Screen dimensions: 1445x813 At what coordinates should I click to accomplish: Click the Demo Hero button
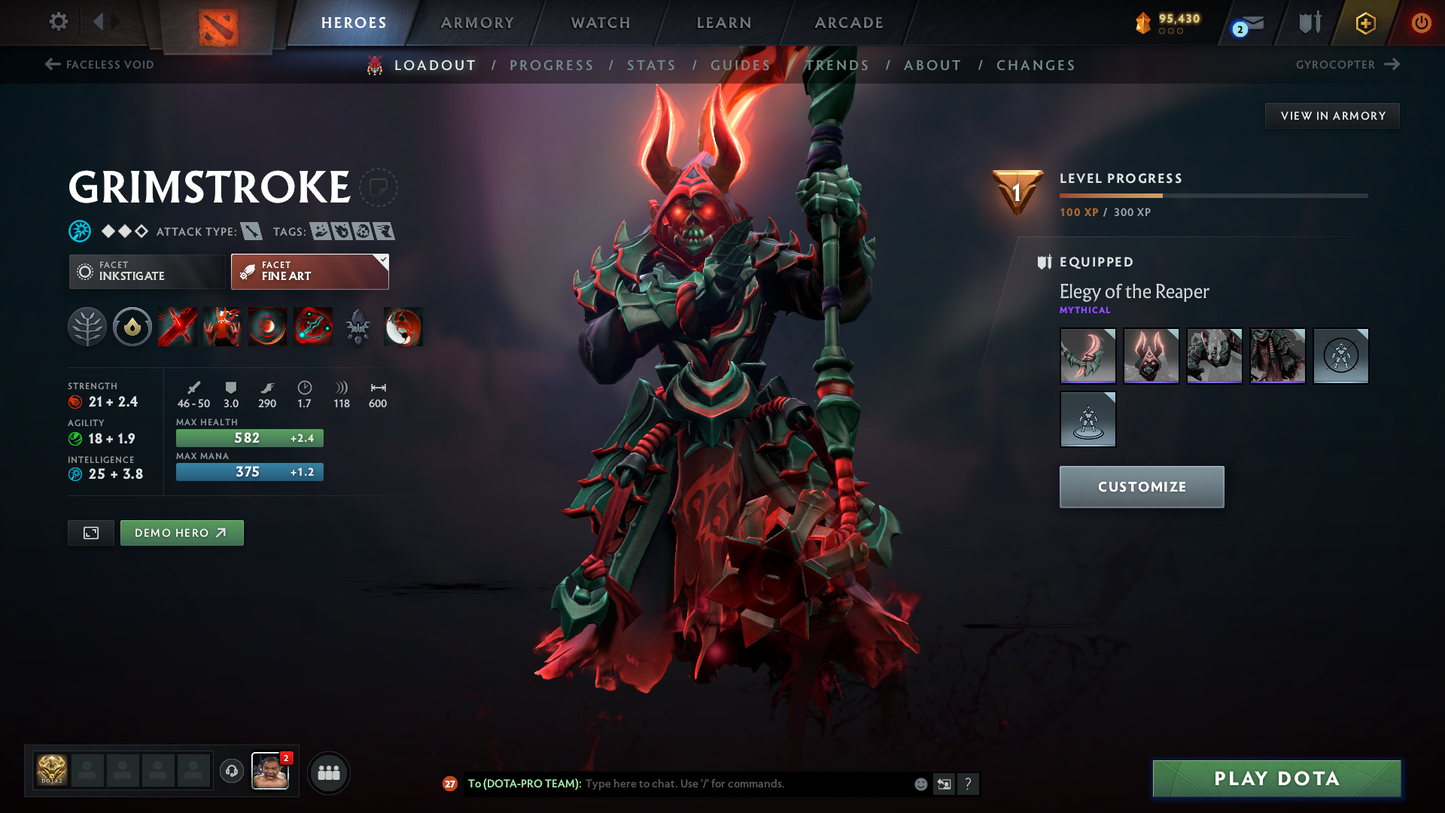[x=181, y=532]
